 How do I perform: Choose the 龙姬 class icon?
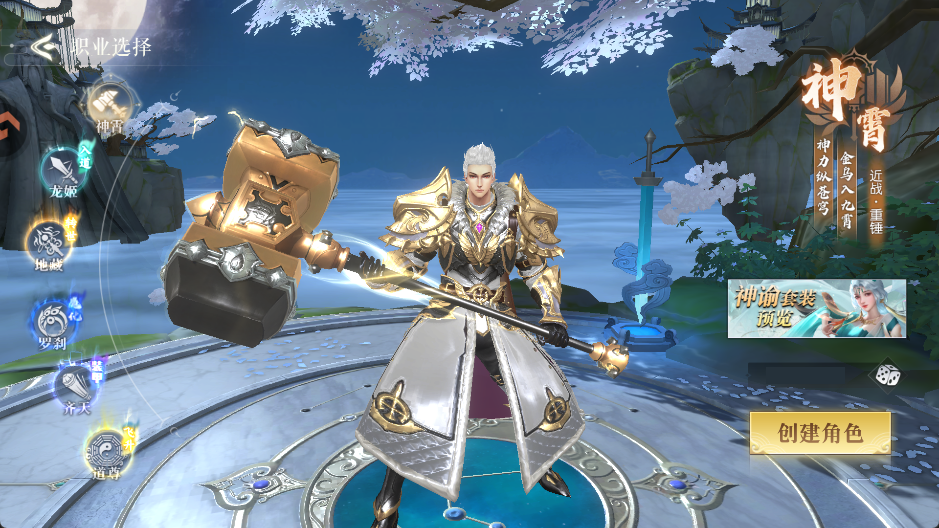tap(59, 167)
